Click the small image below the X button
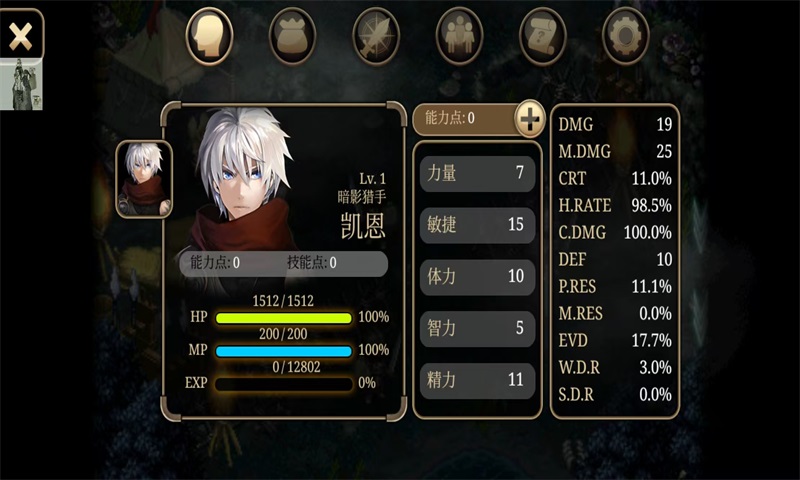 21,86
